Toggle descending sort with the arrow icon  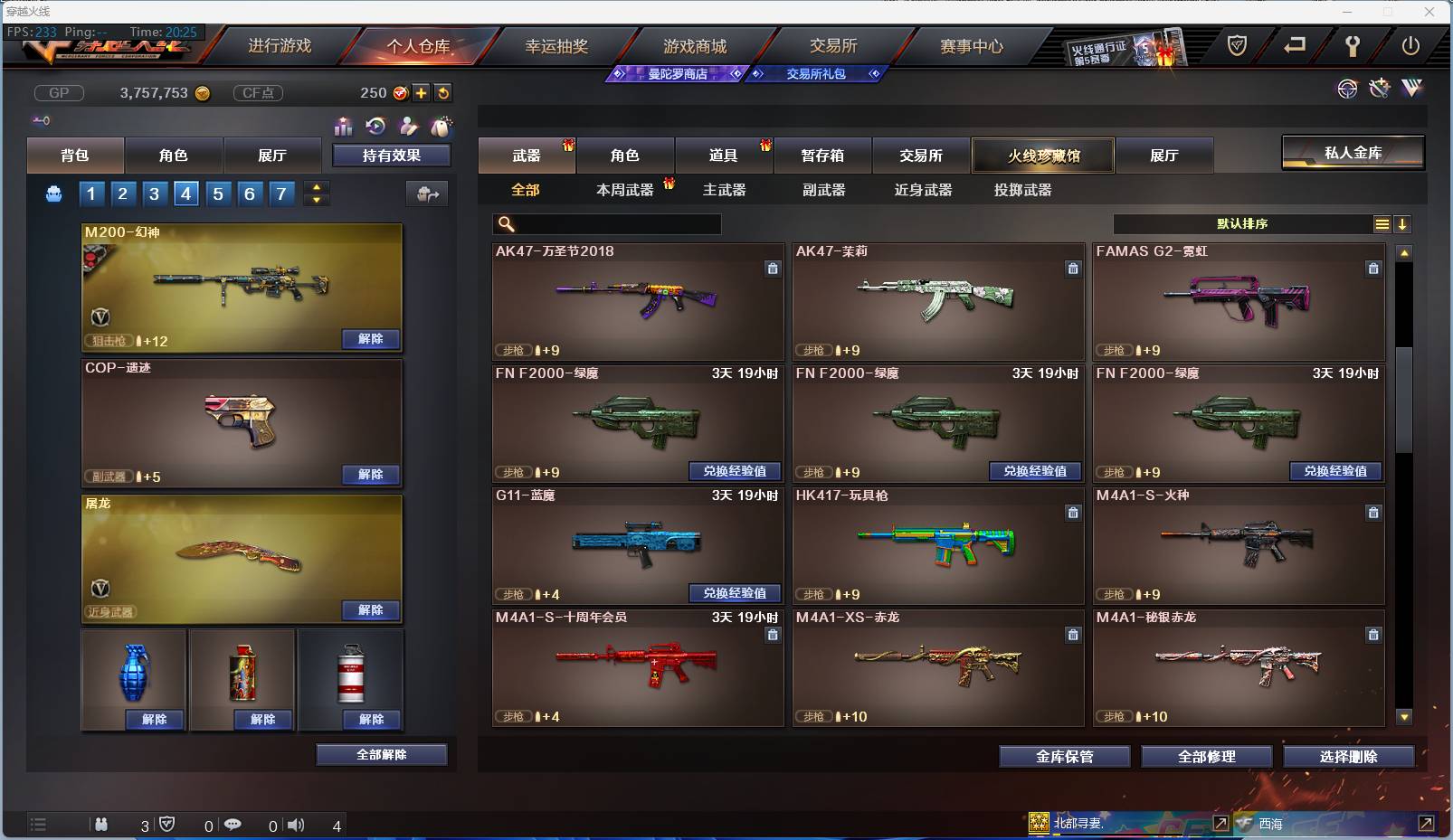(x=1403, y=223)
